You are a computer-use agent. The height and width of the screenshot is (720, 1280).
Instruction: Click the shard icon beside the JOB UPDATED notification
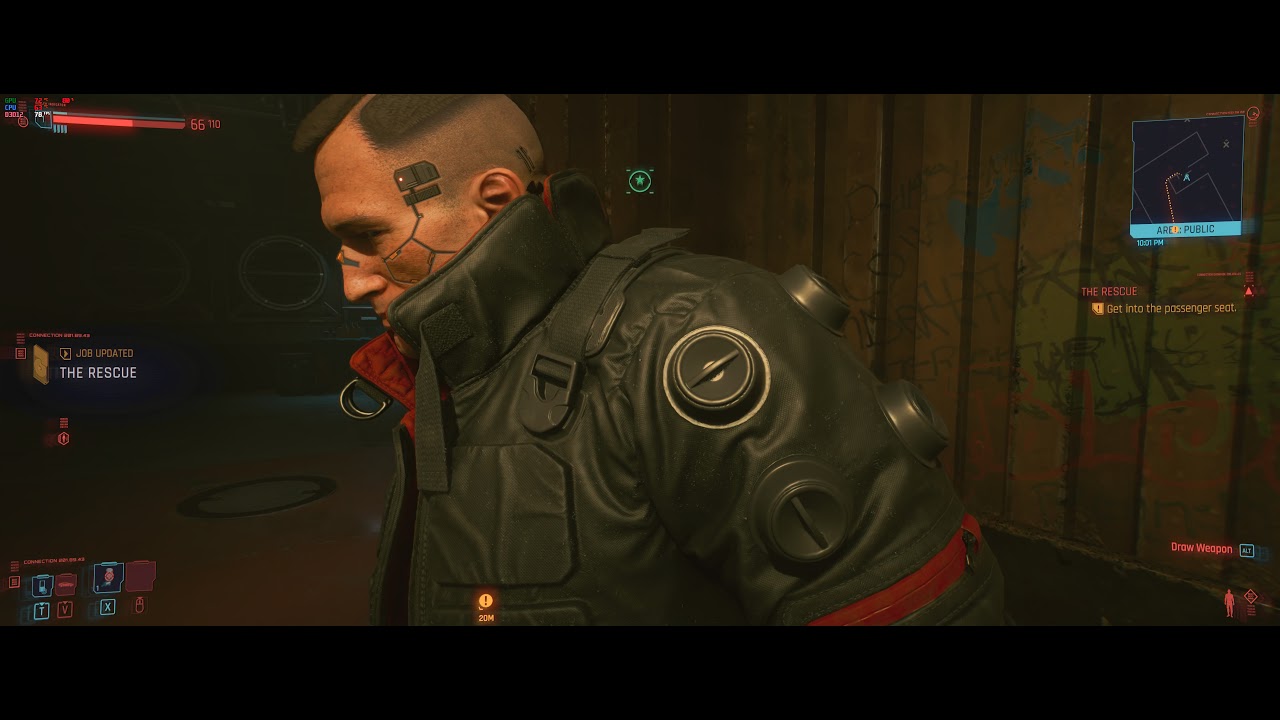(x=39, y=364)
